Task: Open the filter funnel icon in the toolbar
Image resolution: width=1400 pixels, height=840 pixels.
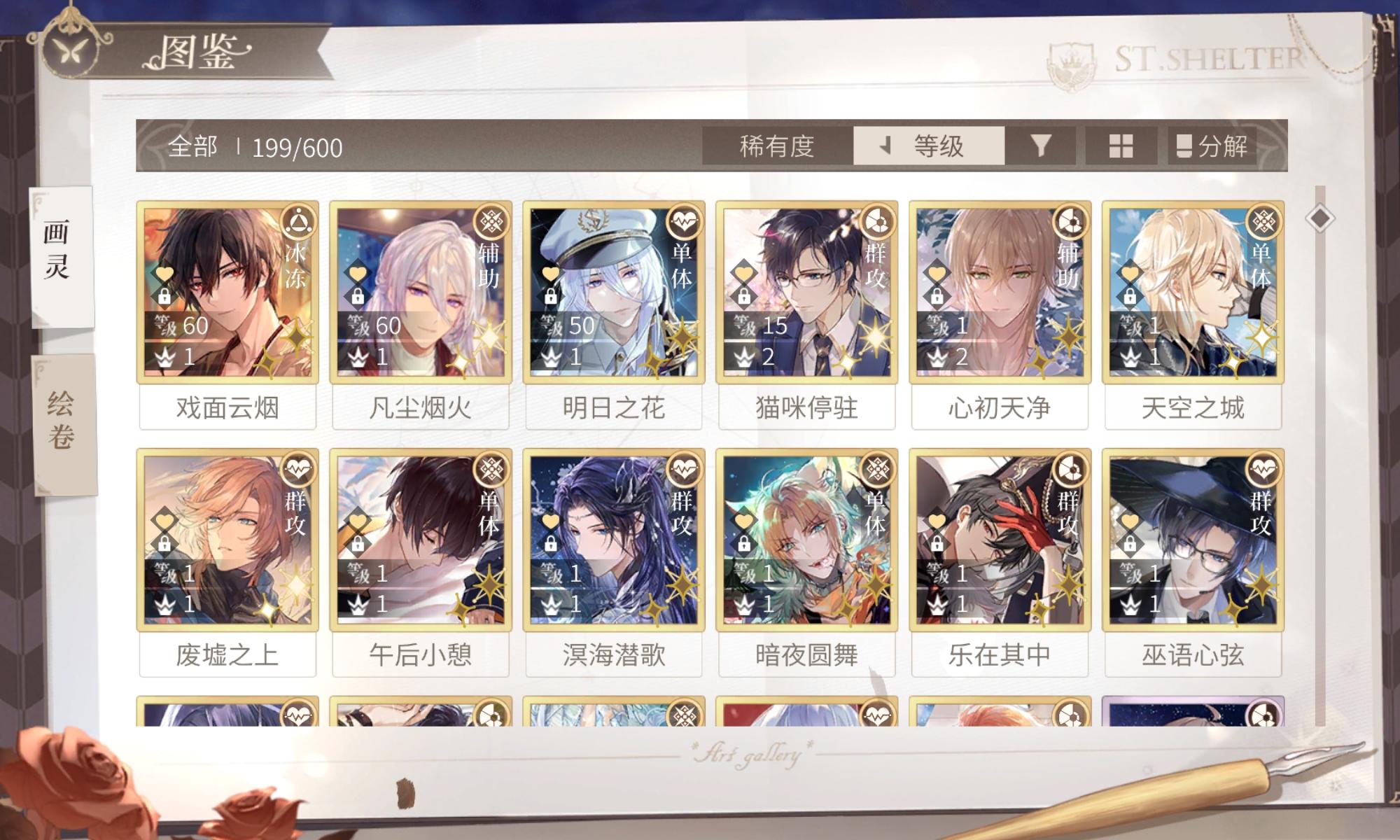Action: (x=1041, y=147)
